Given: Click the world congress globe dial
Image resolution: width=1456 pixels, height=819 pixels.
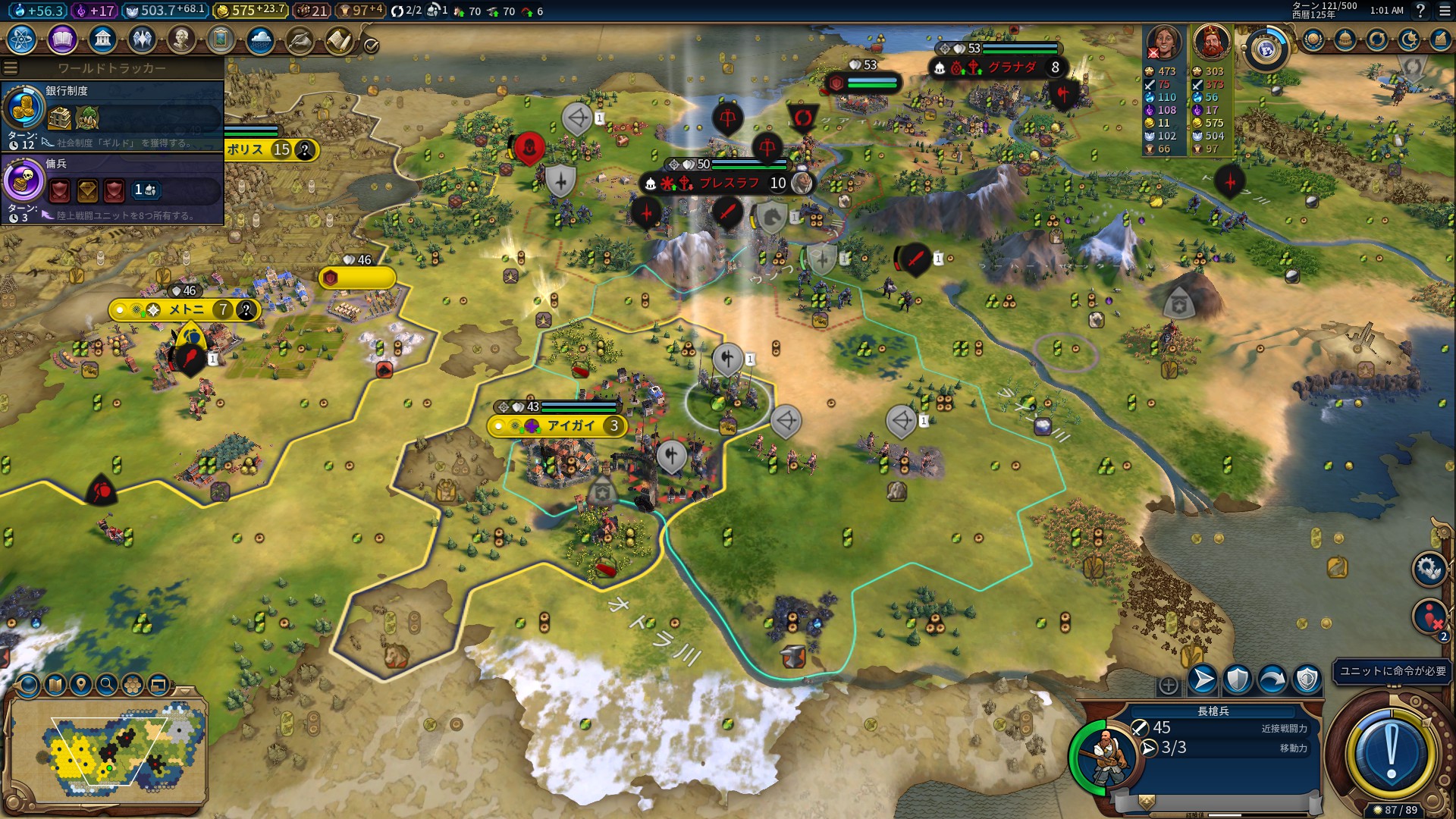Looking at the screenshot, I should tap(1266, 49).
